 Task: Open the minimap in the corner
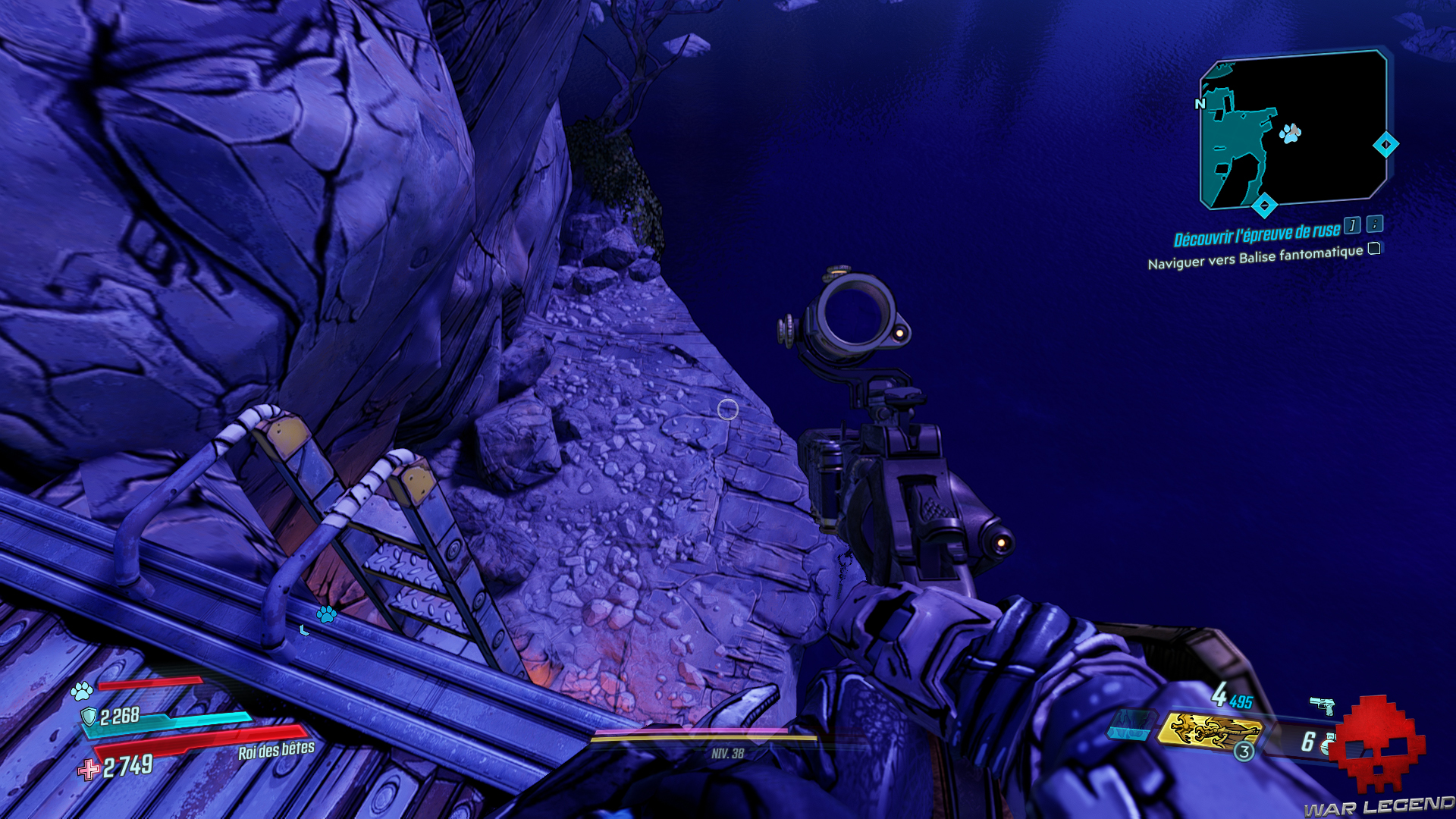pyautogui.click(x=1293, y=129)
